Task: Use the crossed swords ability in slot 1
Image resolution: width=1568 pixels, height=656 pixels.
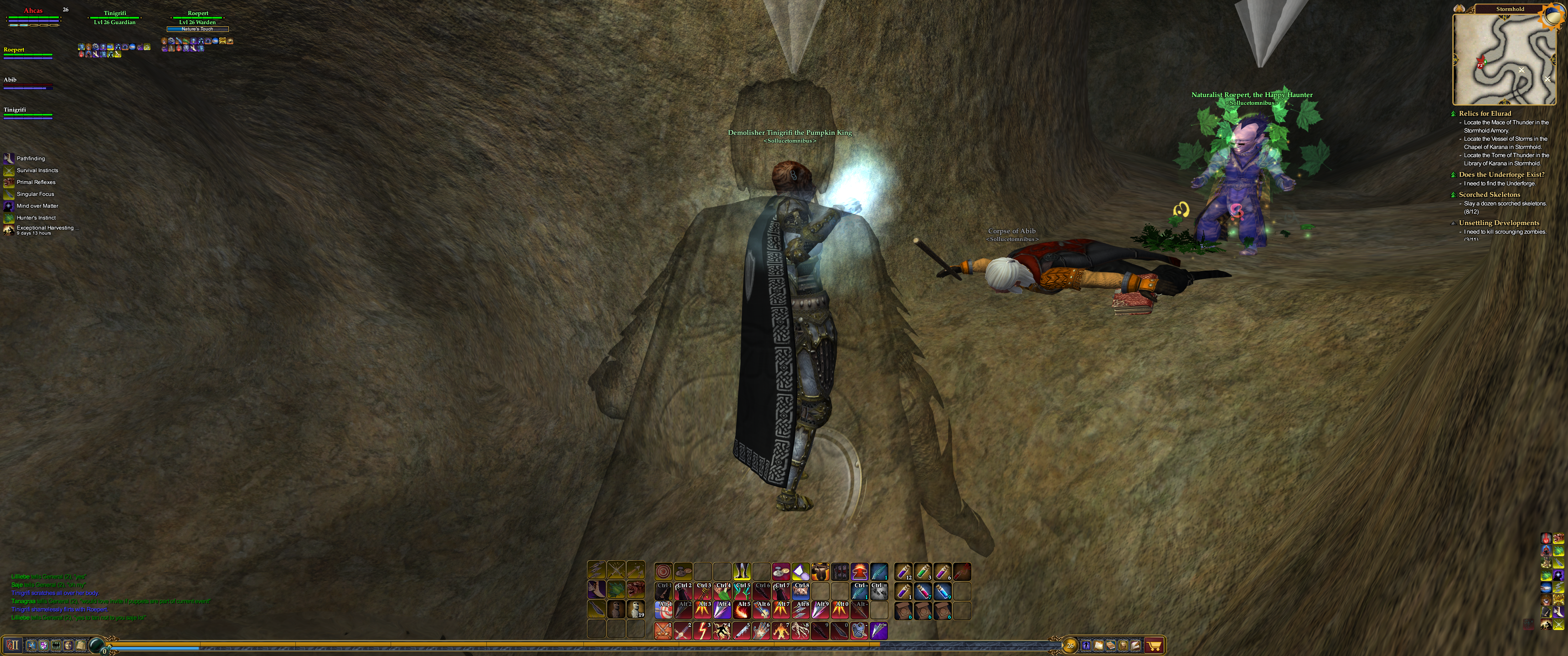Action: 663,630
